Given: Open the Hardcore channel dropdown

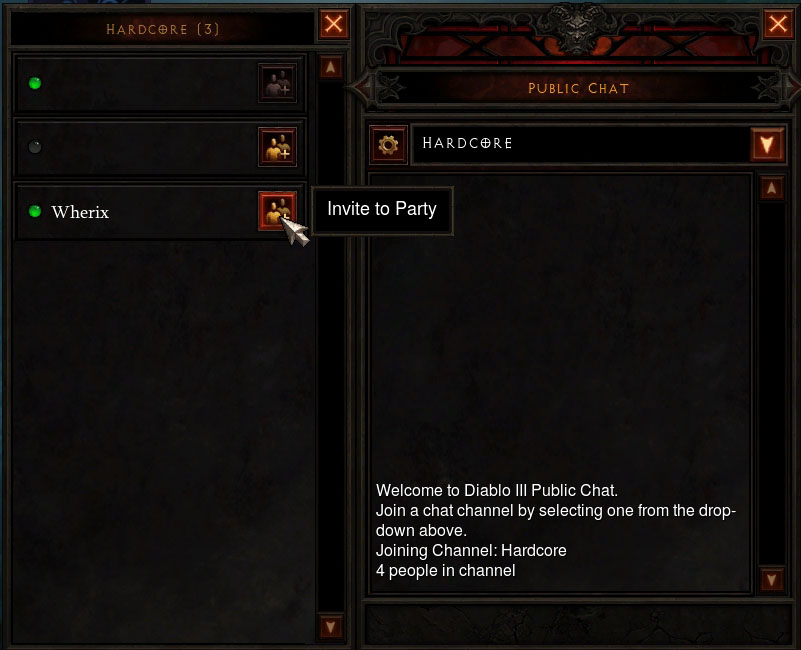Looking at the screenshot, I should pyautogui.click(x=767, y=144).
